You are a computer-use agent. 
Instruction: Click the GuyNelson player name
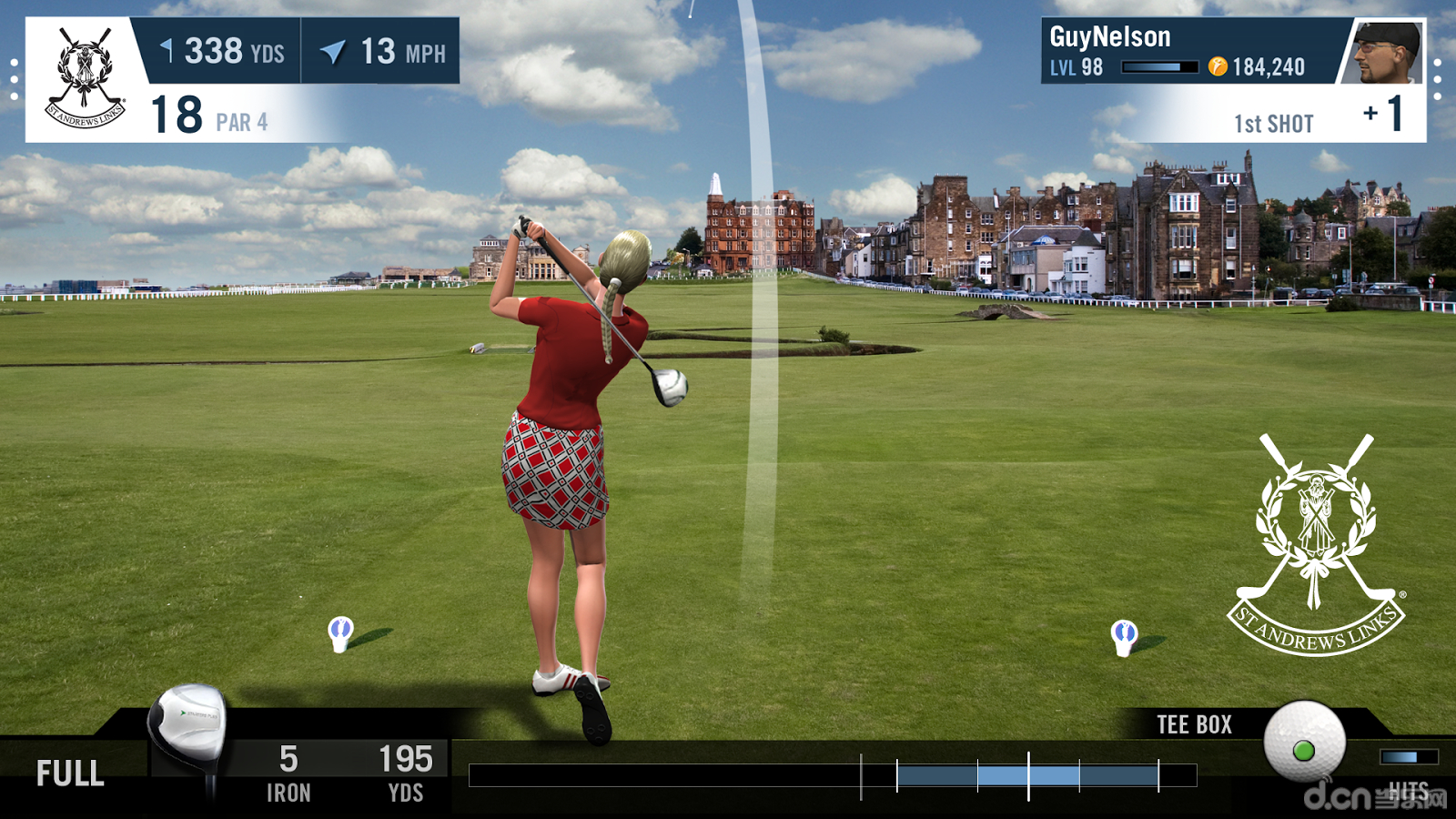click(x=1108, y=37)
